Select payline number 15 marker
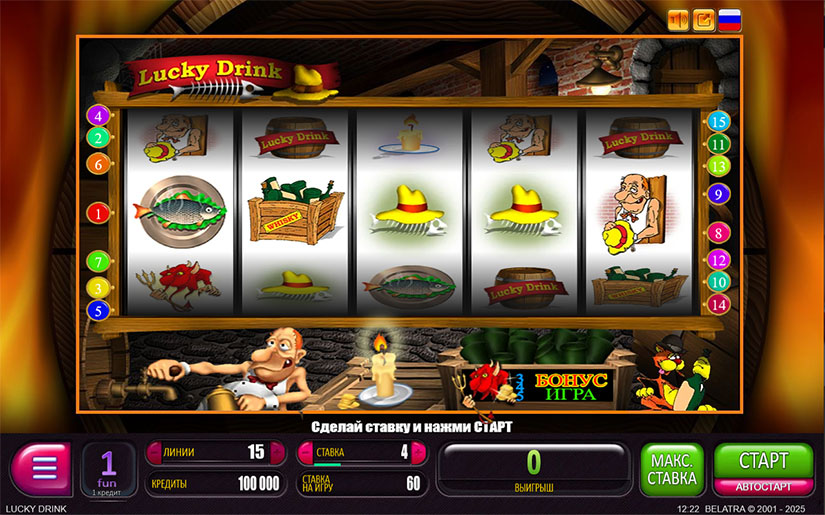 tap(718, 122)
